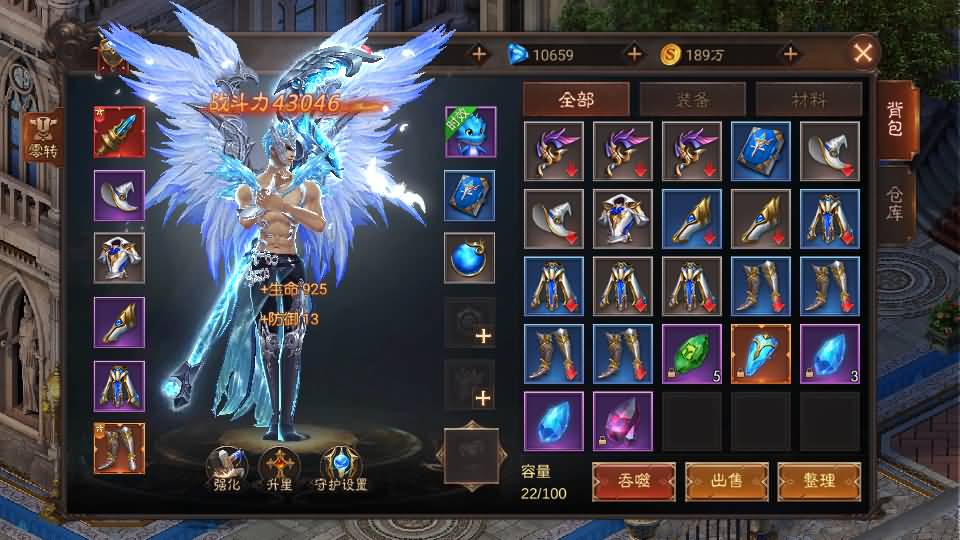
Task: Select the green gem stack in bag
Action: point(691,354)
